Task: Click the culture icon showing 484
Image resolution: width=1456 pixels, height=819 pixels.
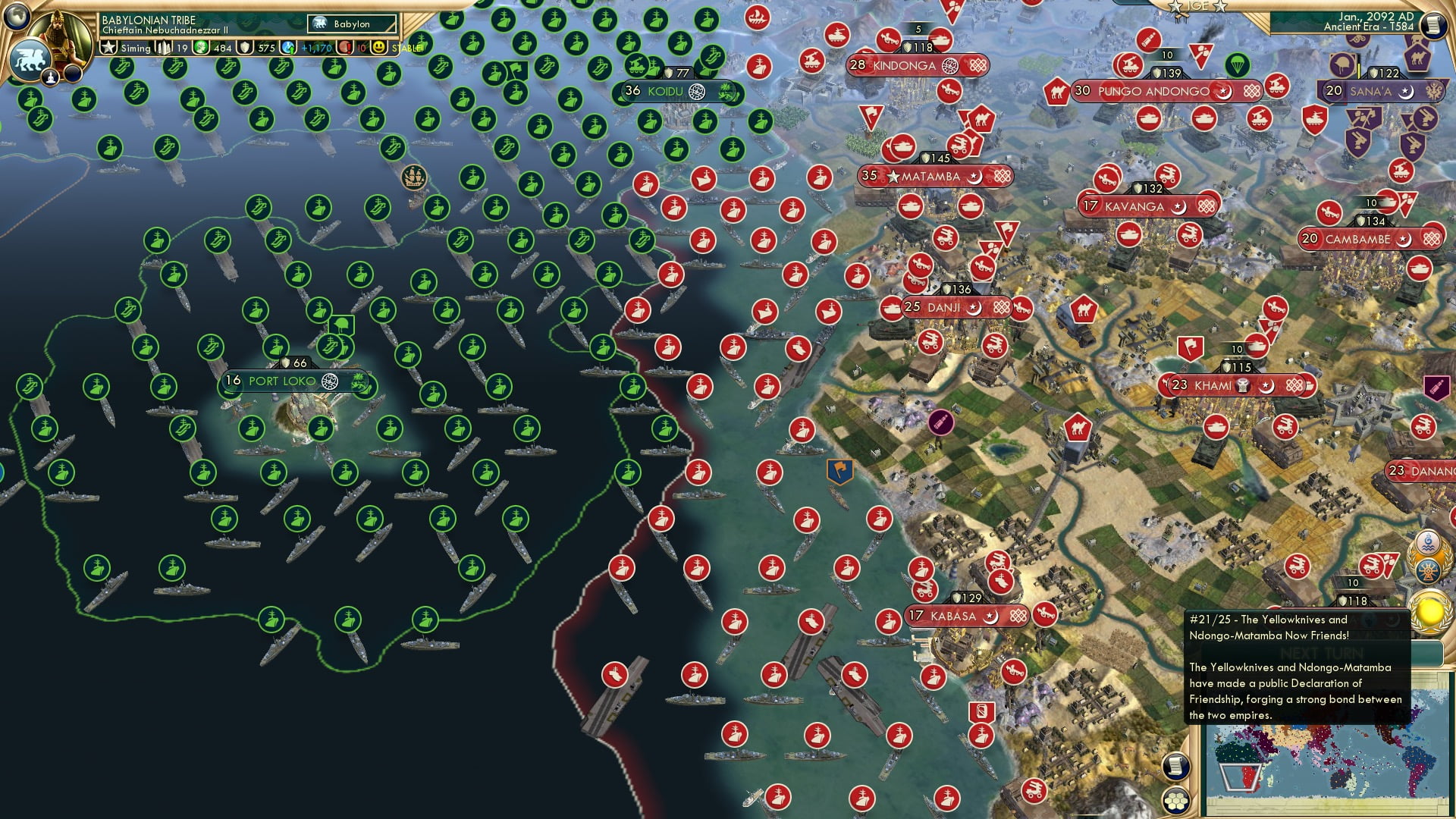Action: pyautogui.click(x=200, y=49)
